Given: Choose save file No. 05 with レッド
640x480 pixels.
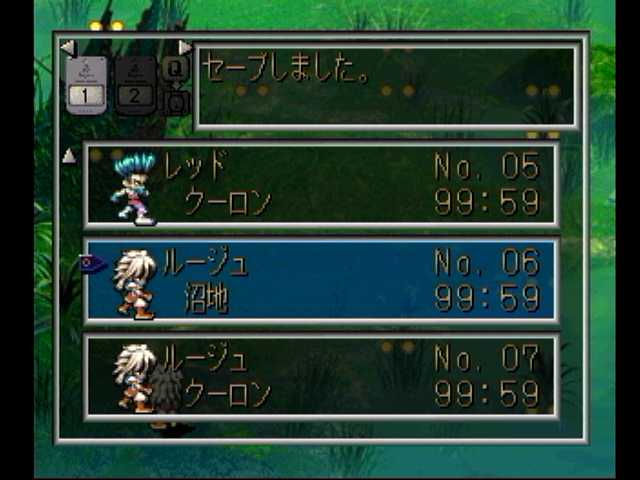Looking at the screenshot, I should (321, 185).
